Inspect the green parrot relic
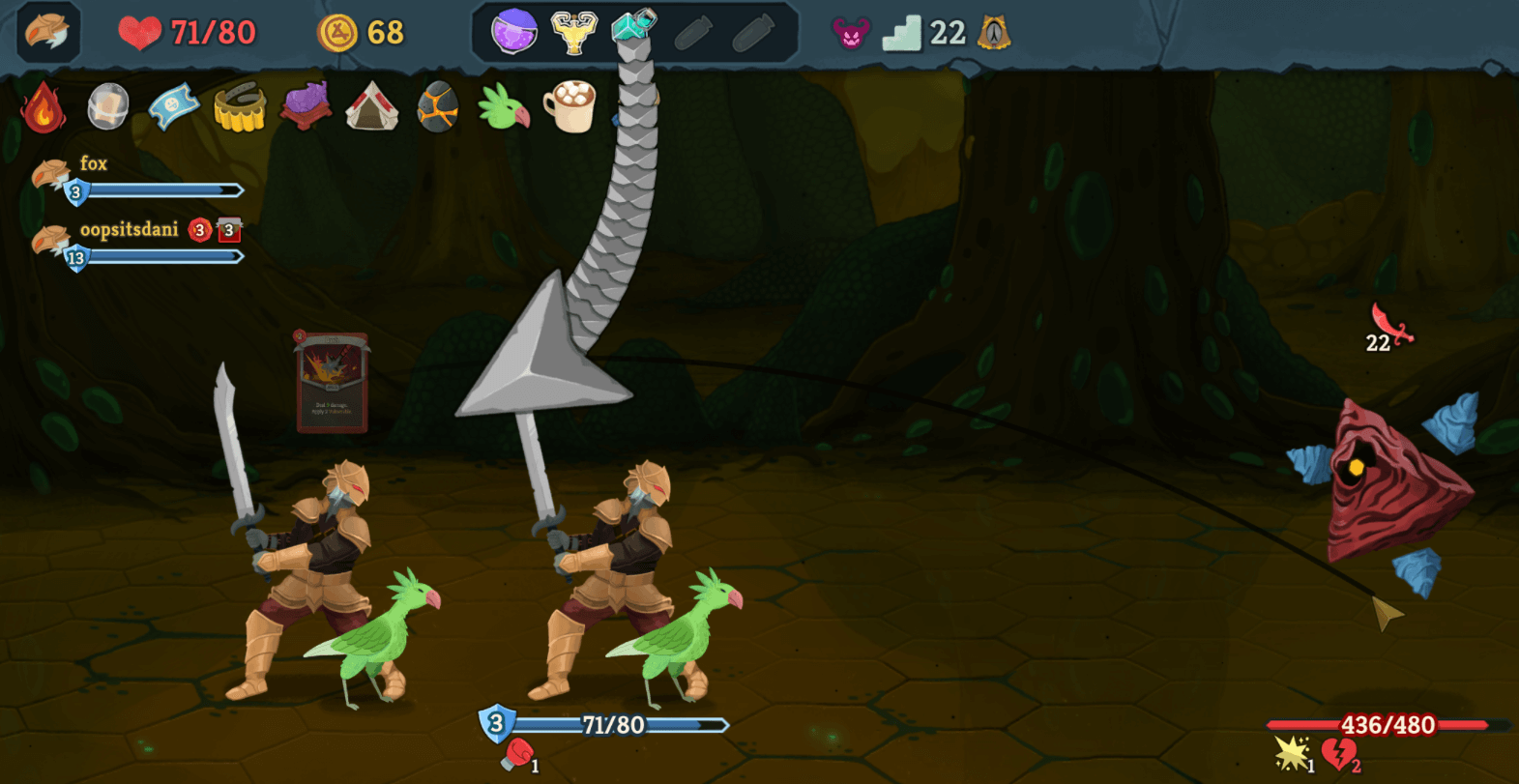Image resolution: width=1519 pixels, height=784 pixels. pyautogui.click(x=504, y=106)
